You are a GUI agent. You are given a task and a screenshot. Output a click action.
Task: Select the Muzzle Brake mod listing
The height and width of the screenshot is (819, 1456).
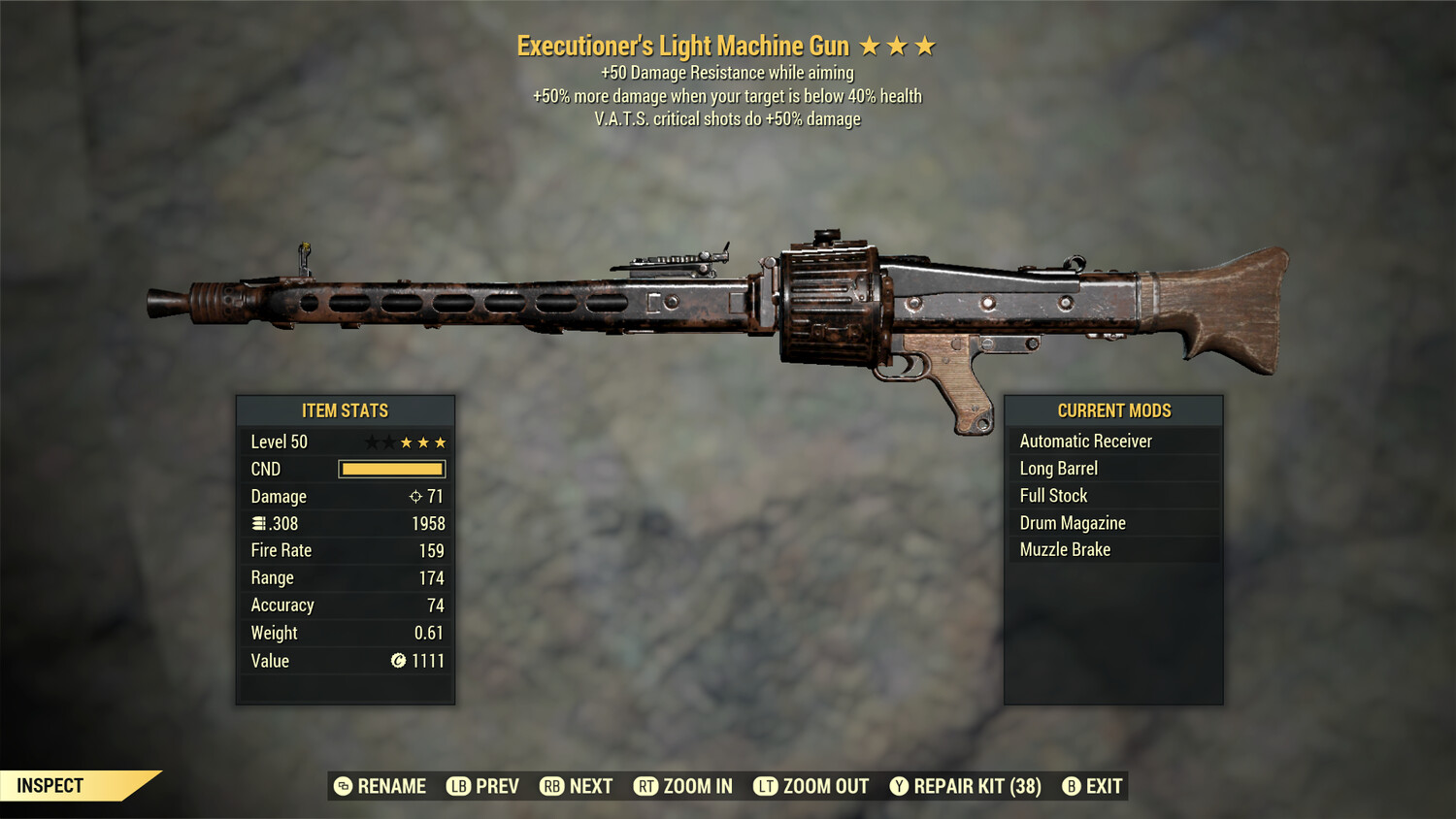(x=1065, y=549)
